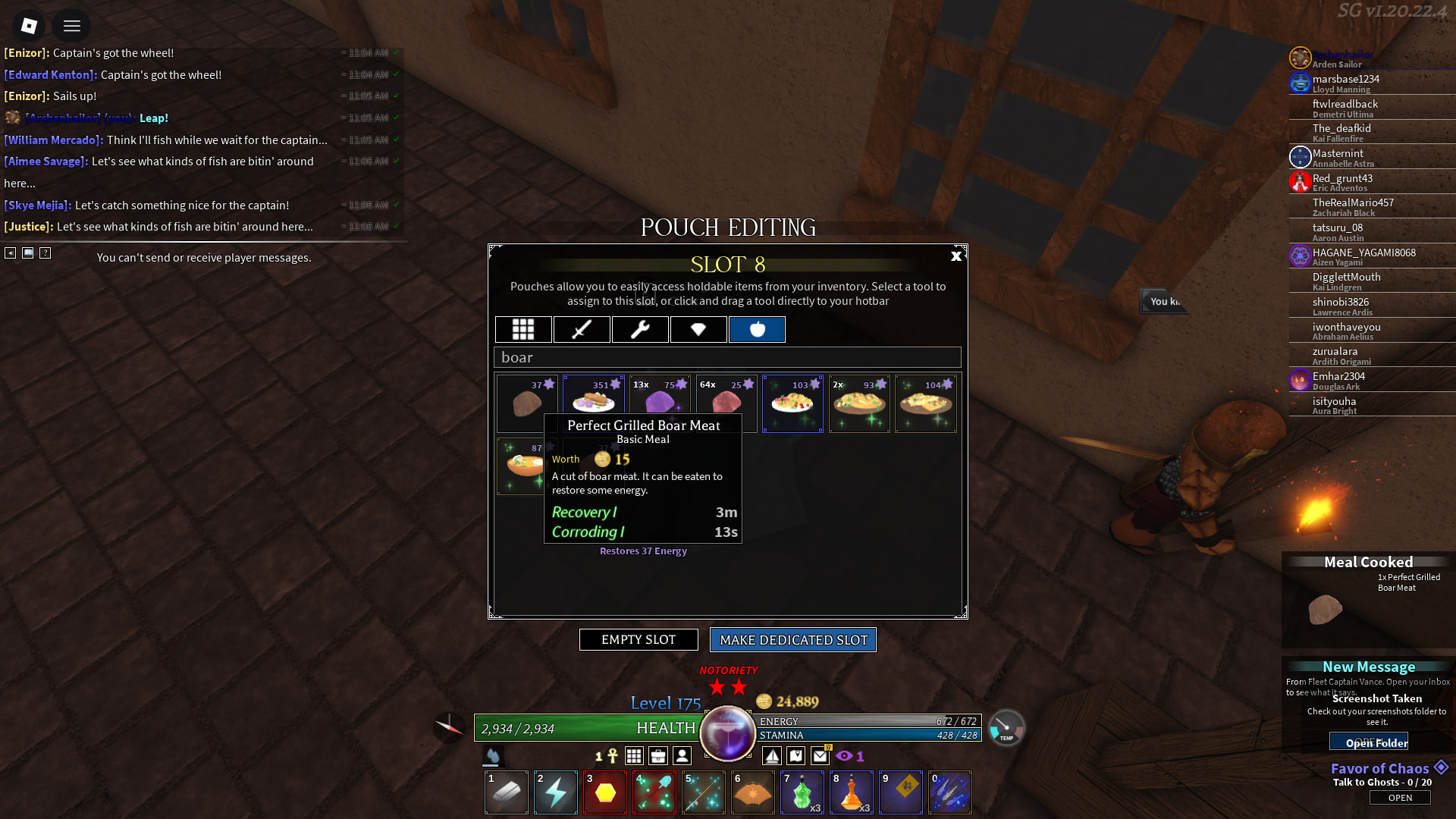
Task: Use the green potion in slot 7
Action: point(802,793)
